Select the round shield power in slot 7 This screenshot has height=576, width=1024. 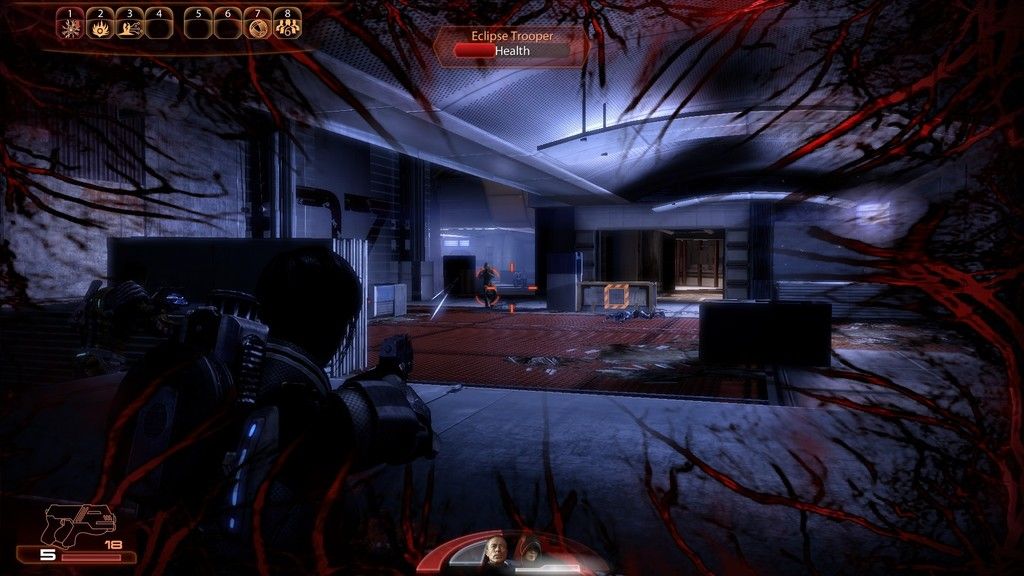[258, 27]
